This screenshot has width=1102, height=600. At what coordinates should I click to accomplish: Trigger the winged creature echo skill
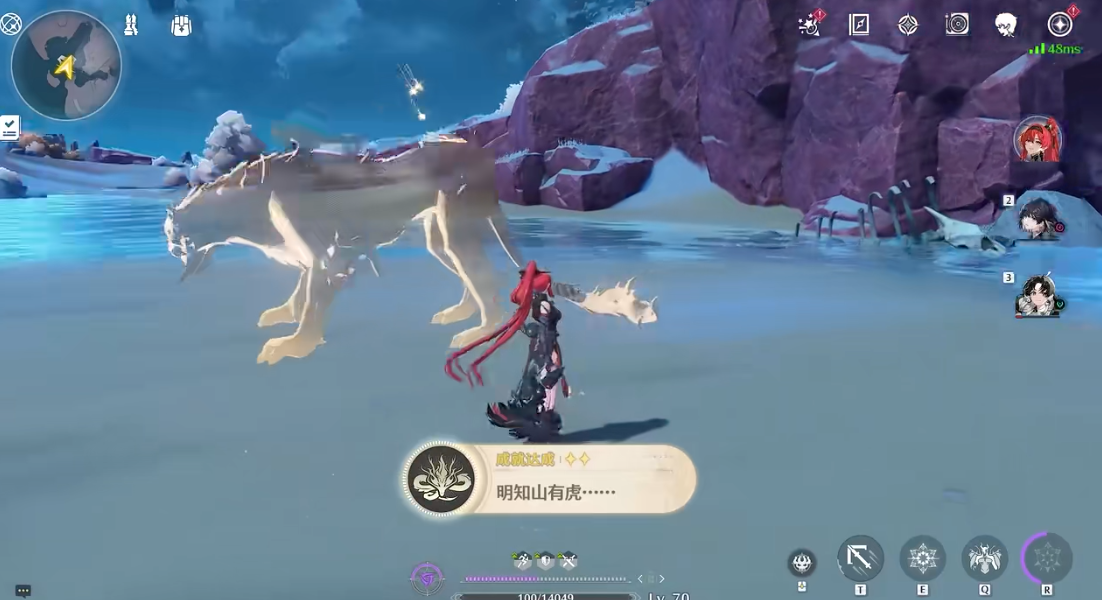coord(984,558)
